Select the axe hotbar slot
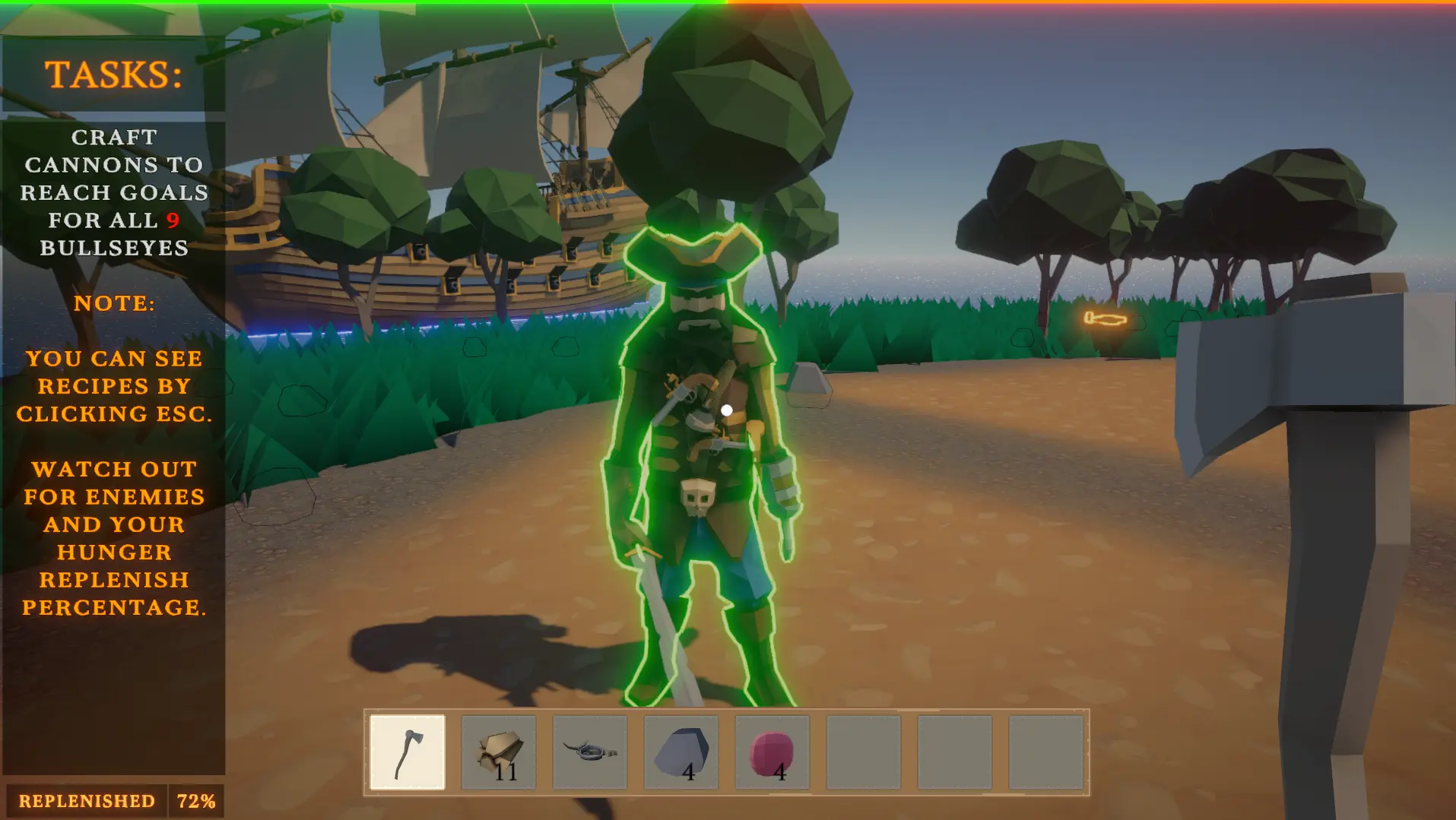1456x820 pixels. point(408,752)
